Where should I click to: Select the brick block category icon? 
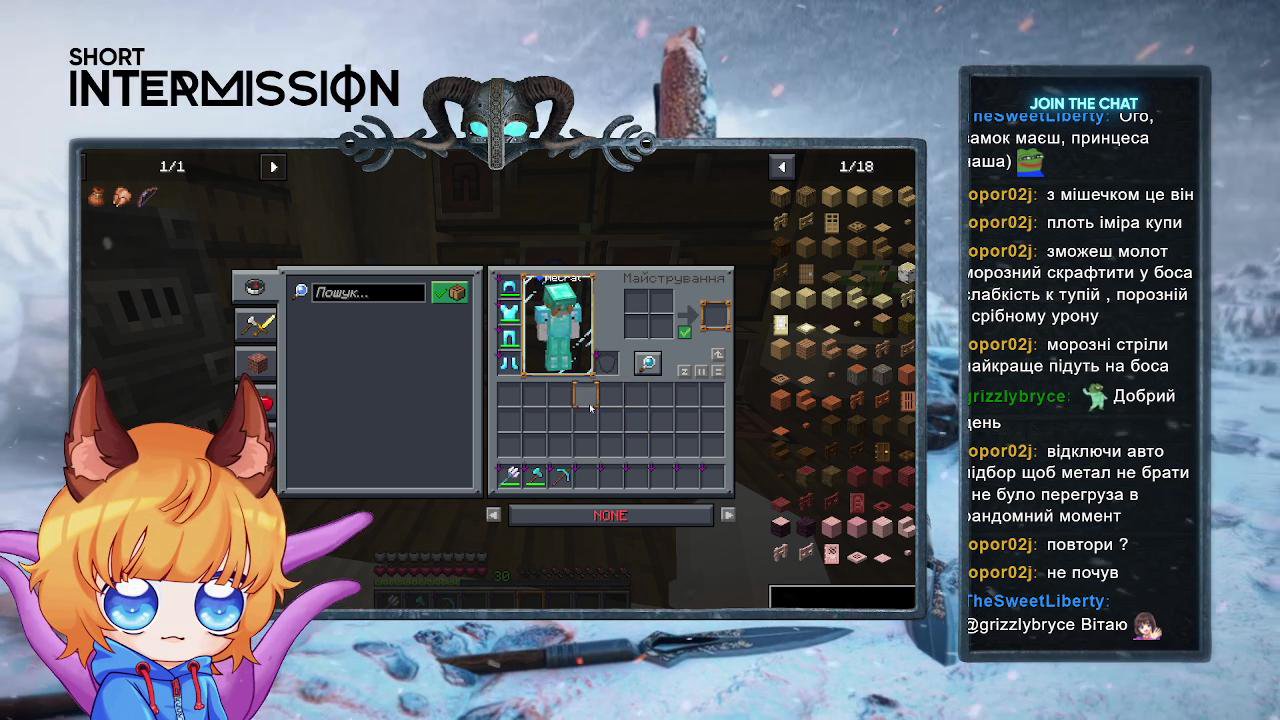(x=256, y=363)
